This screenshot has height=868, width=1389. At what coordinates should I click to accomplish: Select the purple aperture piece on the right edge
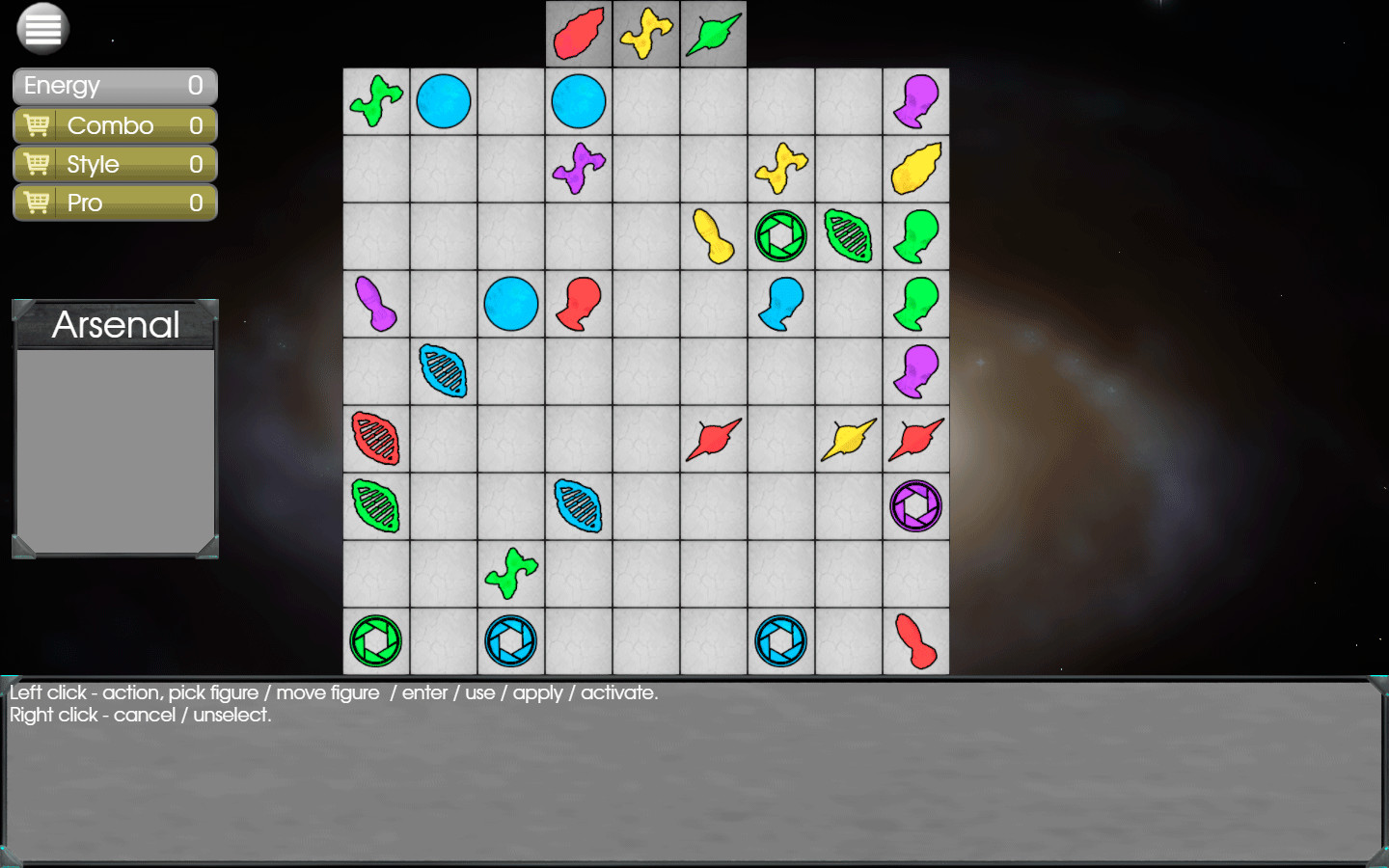point(915,506)
